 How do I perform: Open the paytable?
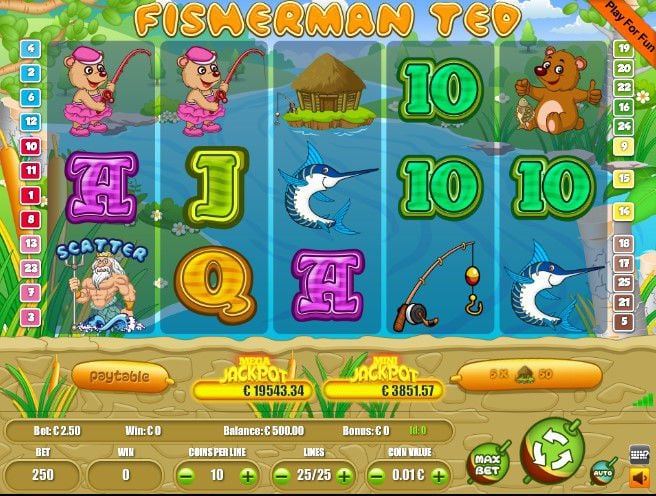coord(120,376)
